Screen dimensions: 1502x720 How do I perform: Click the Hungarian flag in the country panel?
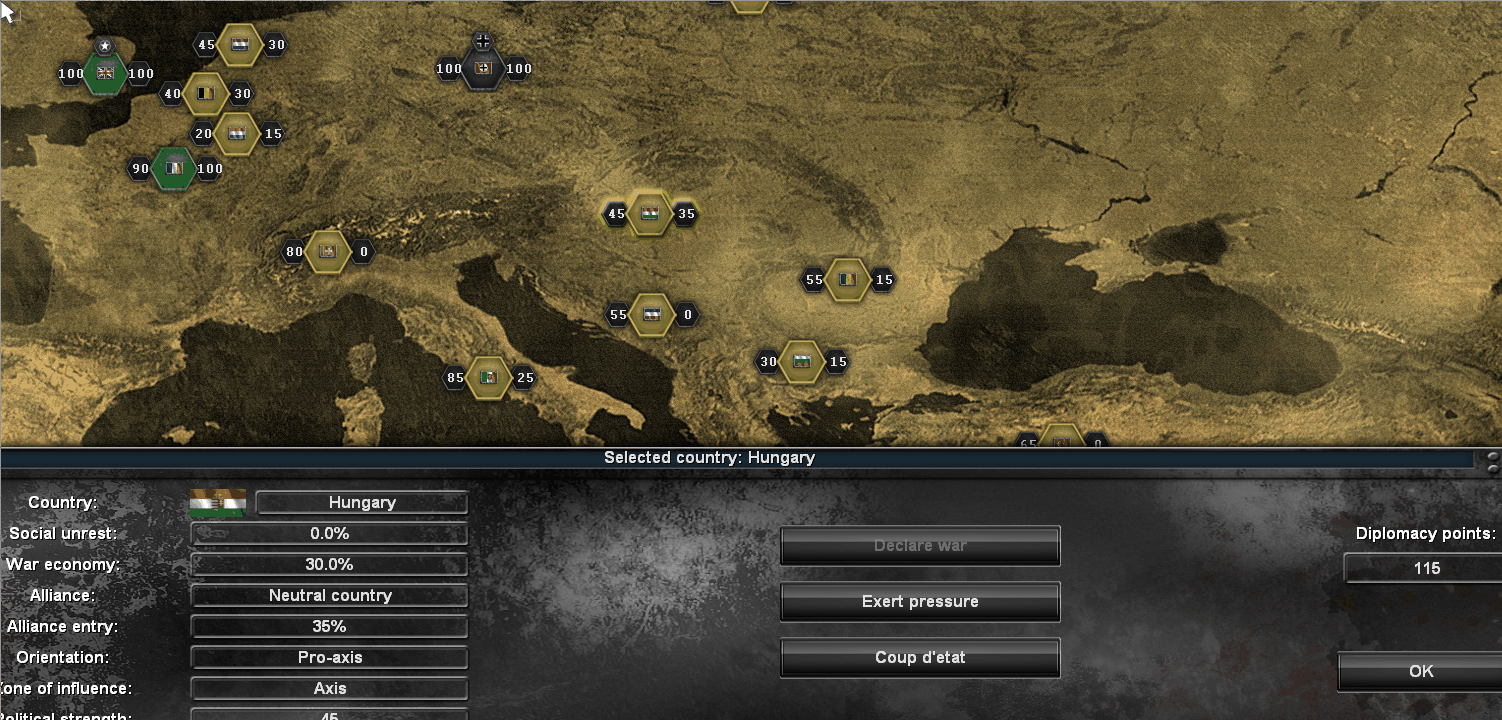[x=216, y=502]
